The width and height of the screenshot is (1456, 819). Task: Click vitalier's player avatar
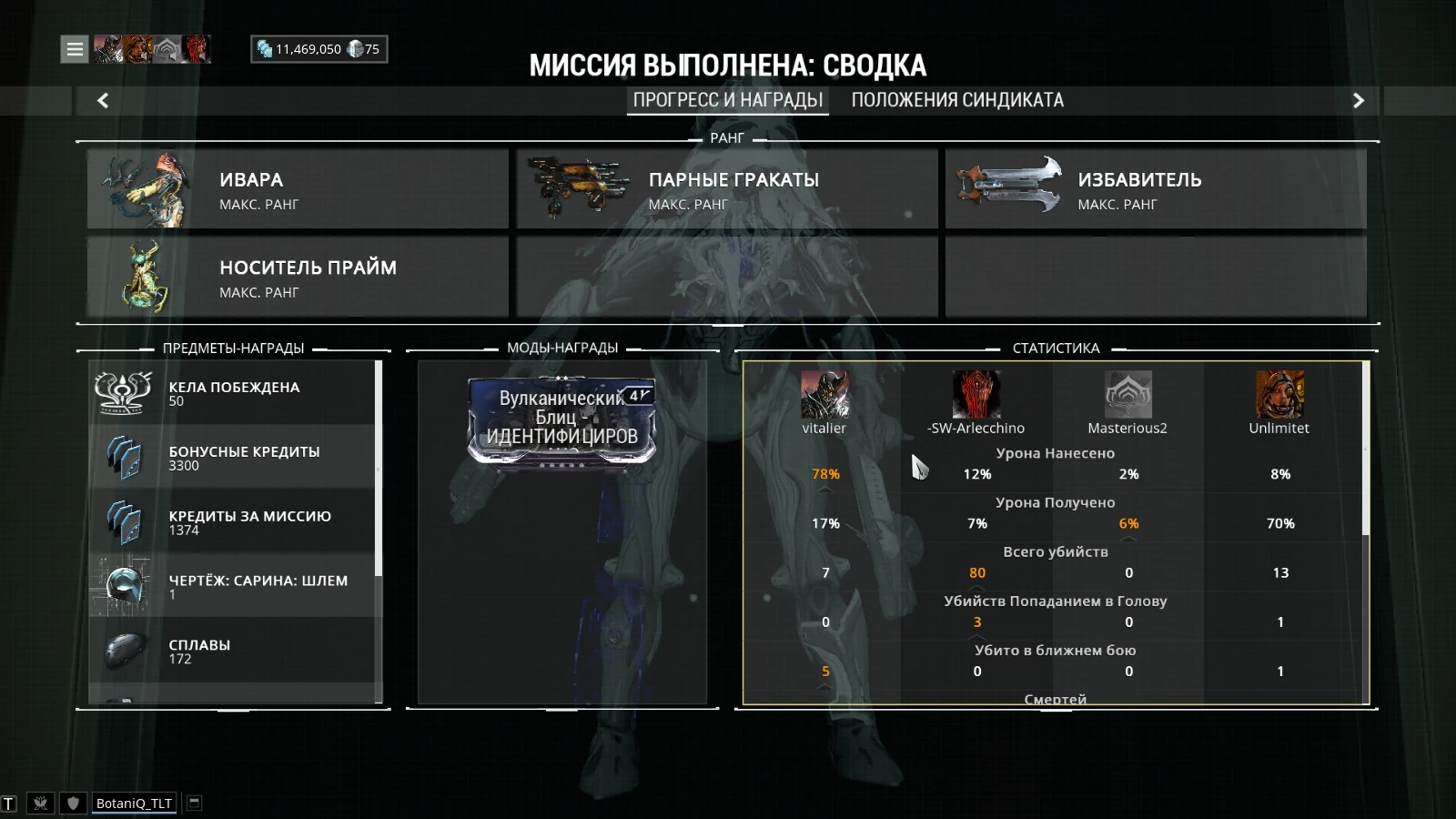[824, 395]
